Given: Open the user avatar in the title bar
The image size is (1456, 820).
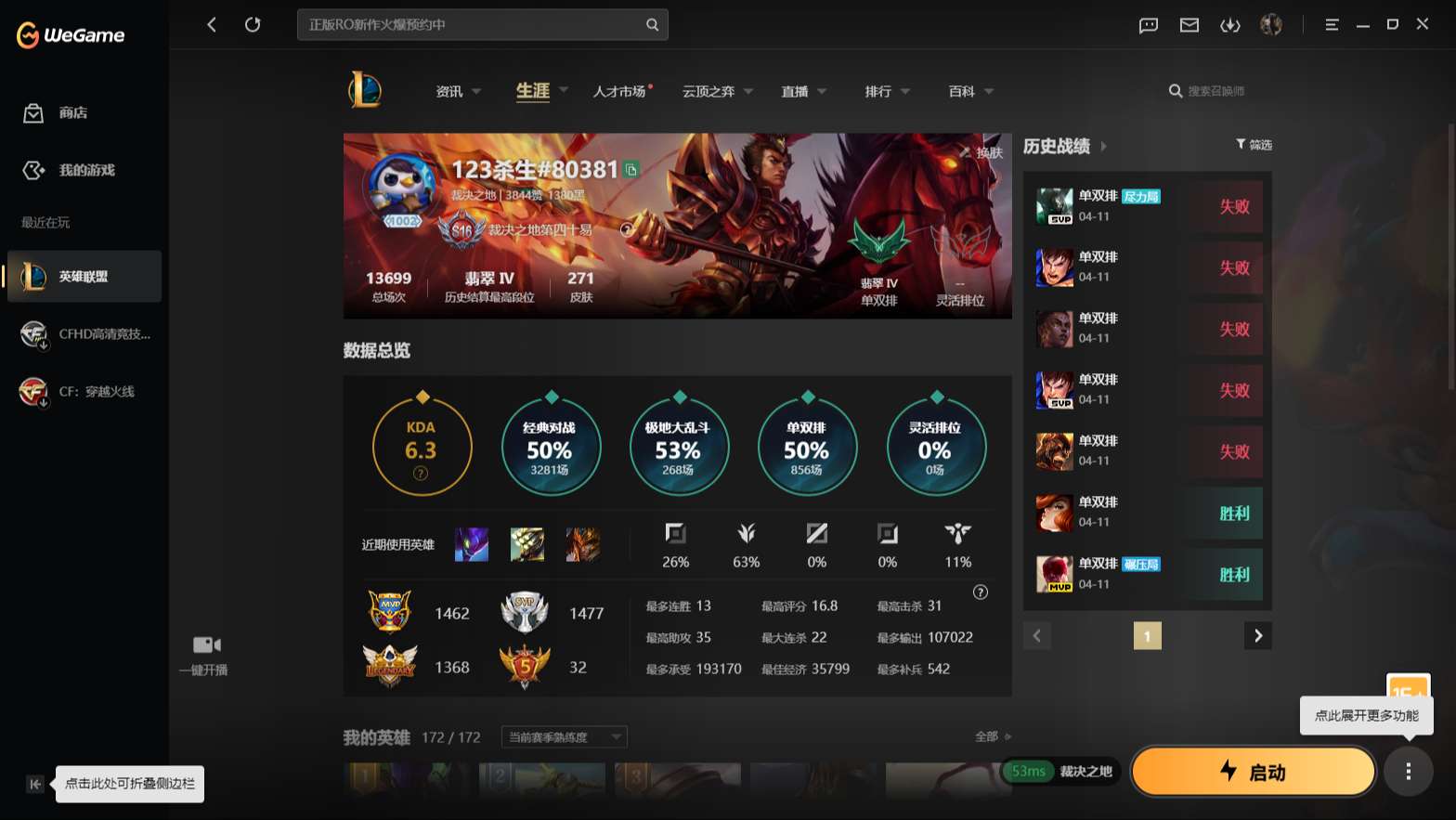Looking at the screenshot, I should pos(1271,25).
